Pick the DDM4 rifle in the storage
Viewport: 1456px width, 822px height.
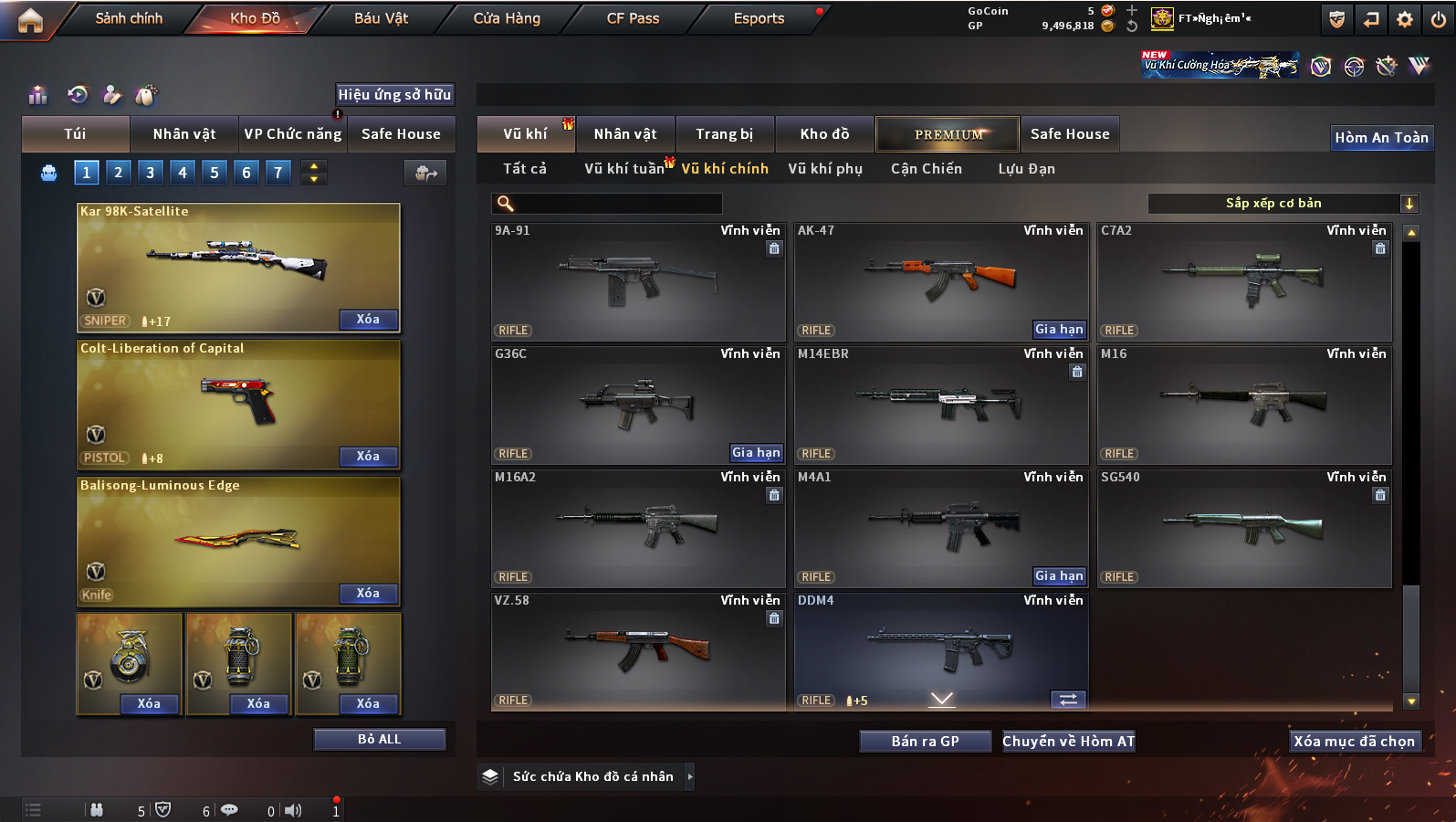940,648
